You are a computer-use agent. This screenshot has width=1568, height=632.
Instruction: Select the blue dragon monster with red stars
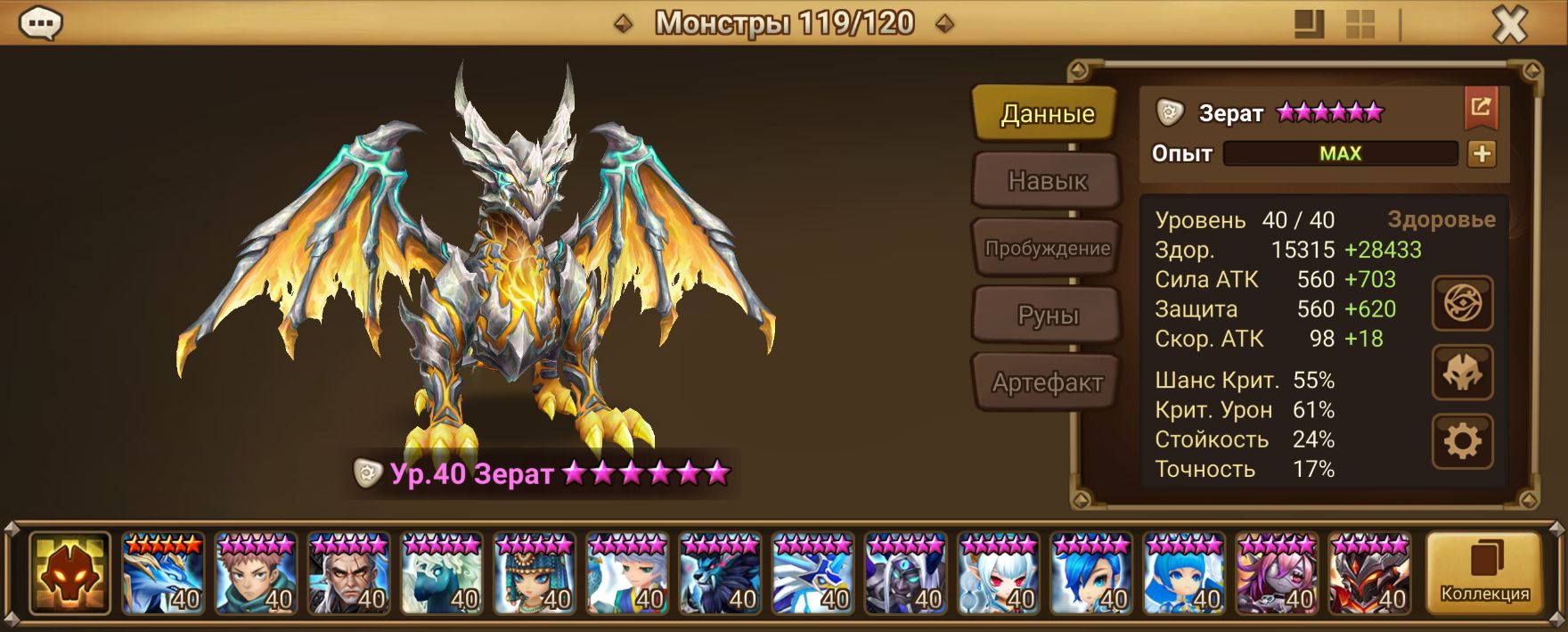[163, 573]
